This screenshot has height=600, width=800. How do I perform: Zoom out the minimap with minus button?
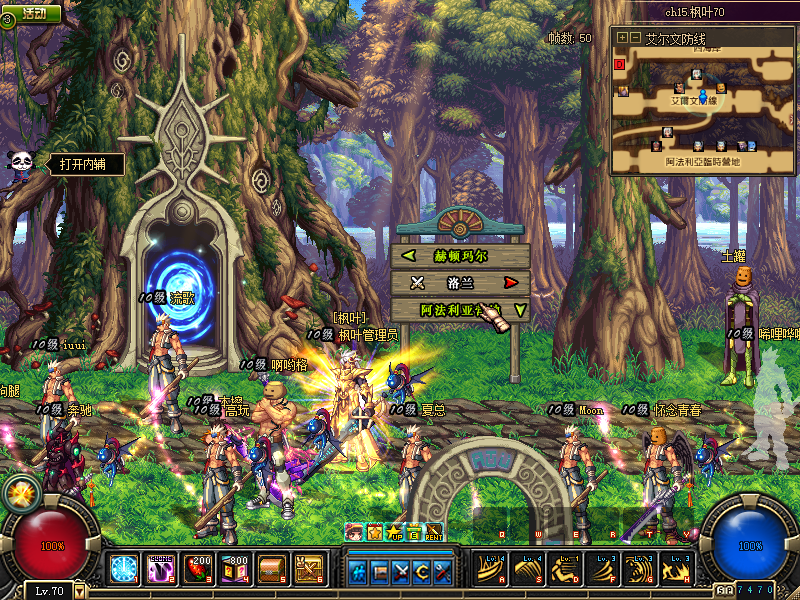pos(634,37)
